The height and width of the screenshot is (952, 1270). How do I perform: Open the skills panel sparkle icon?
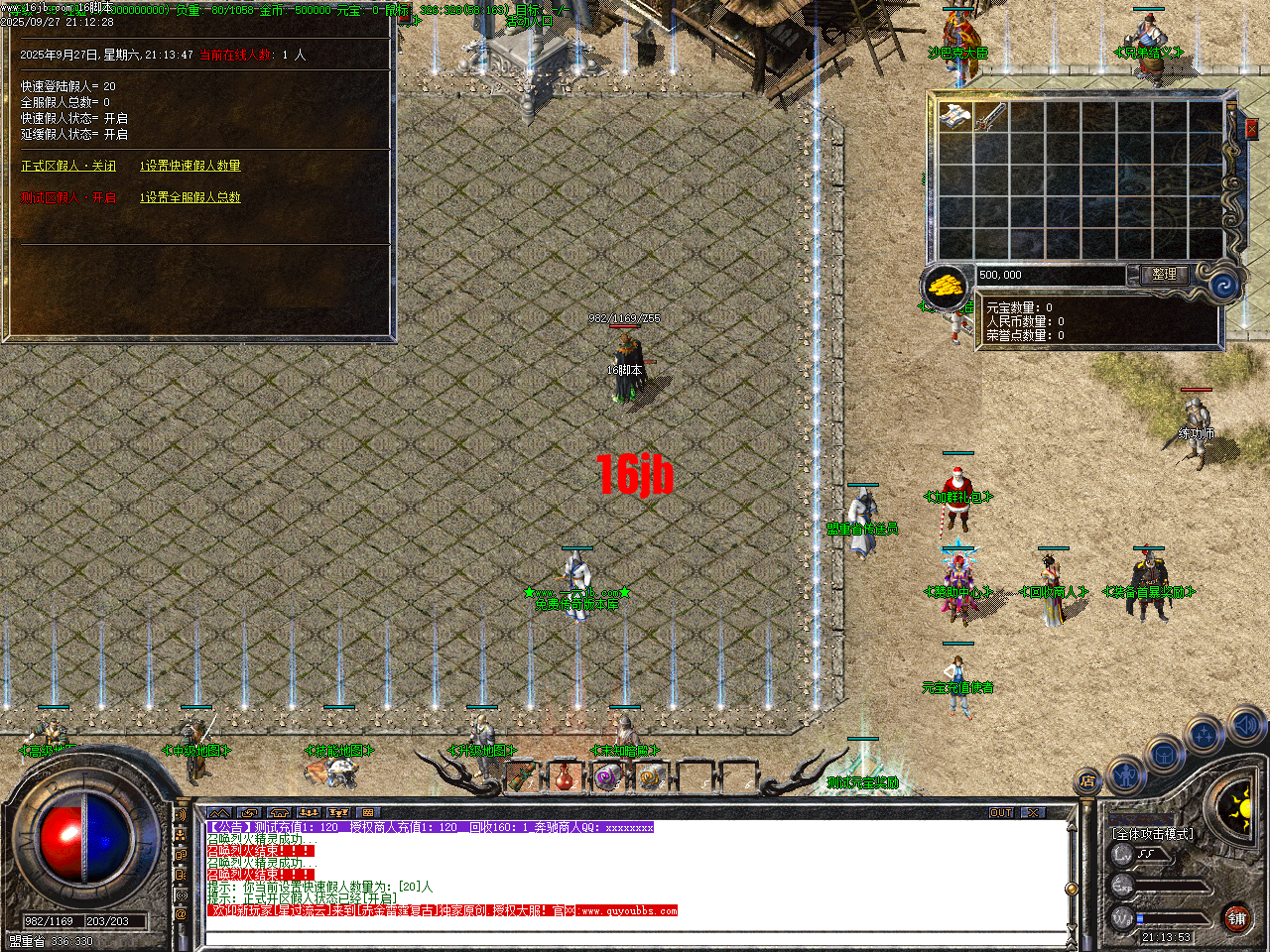click(x=1205, y=732)
